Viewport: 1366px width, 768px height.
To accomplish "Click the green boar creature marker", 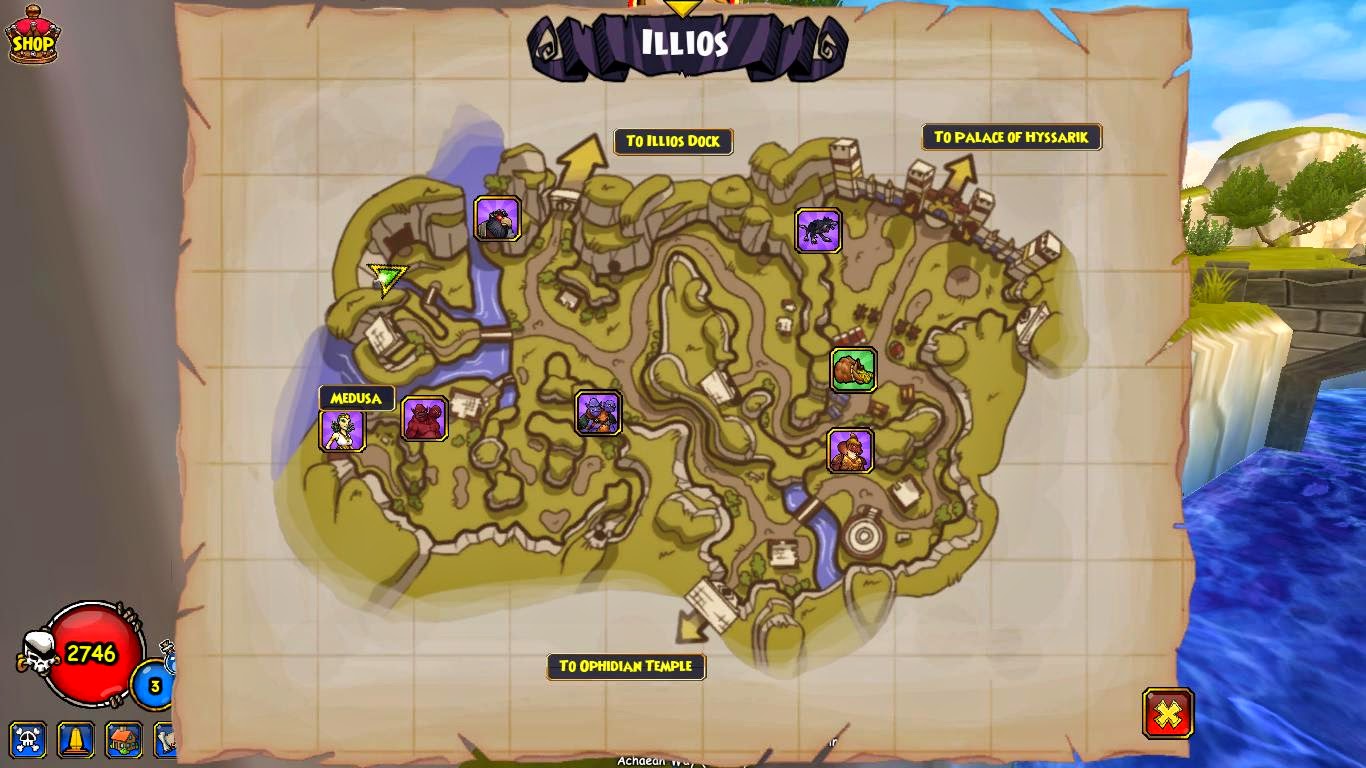I will 854,369.
